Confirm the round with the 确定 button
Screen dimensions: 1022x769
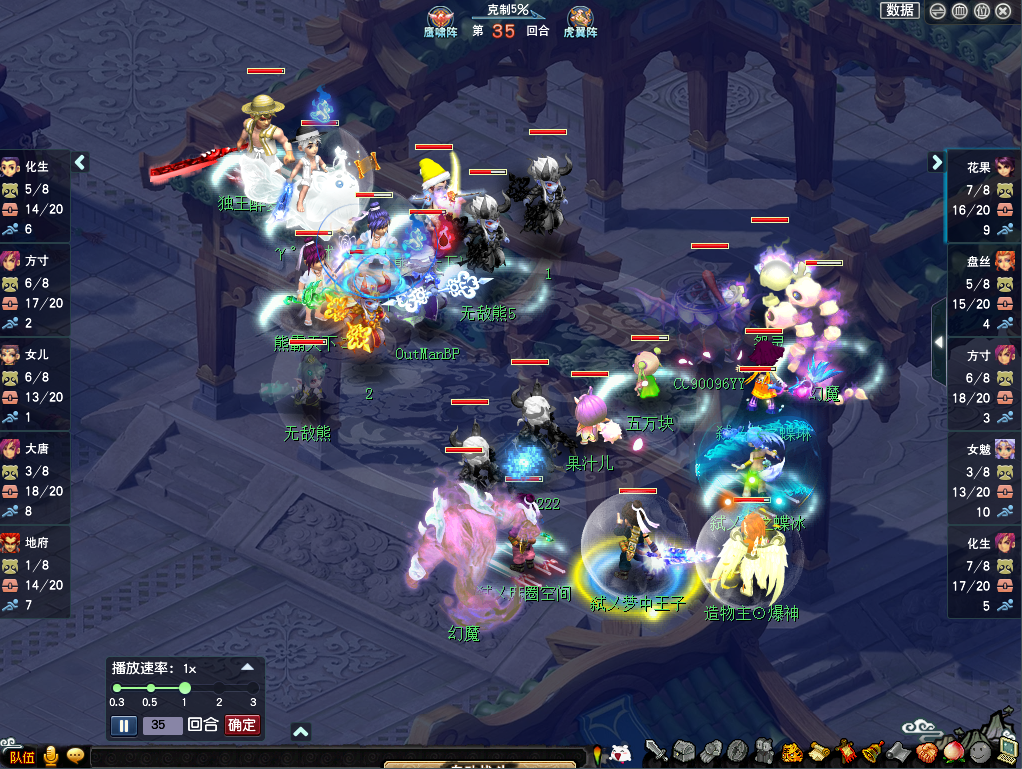click(x=241, y=725)
